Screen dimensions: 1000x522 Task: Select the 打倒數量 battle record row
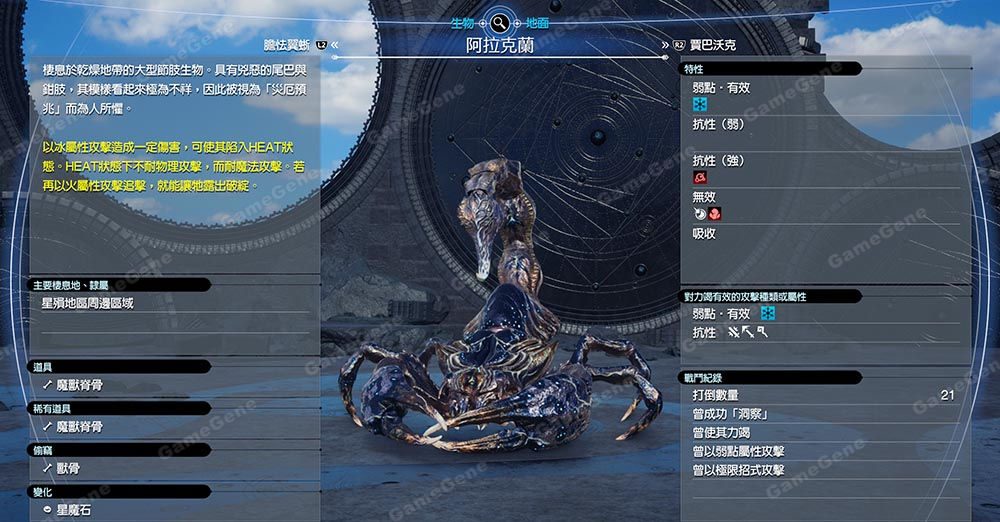[x=822, y=396]
